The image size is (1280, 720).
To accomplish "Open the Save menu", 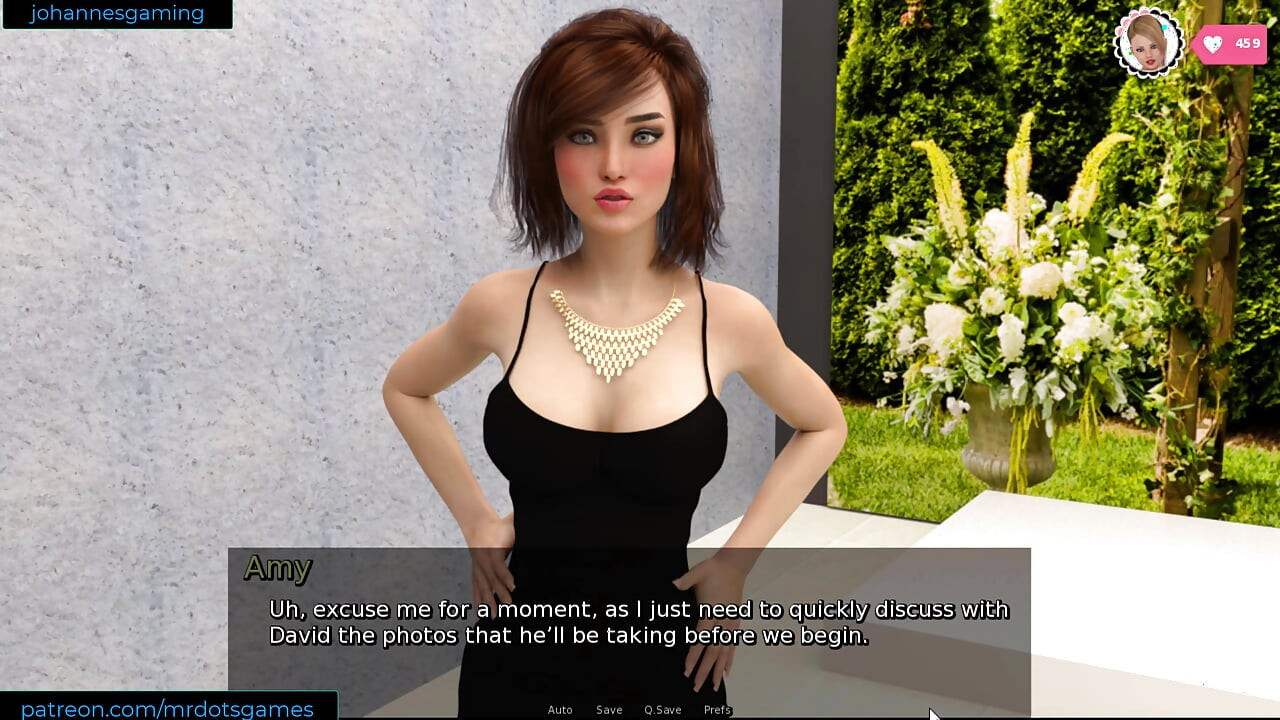I will click(x=609, y=710).
